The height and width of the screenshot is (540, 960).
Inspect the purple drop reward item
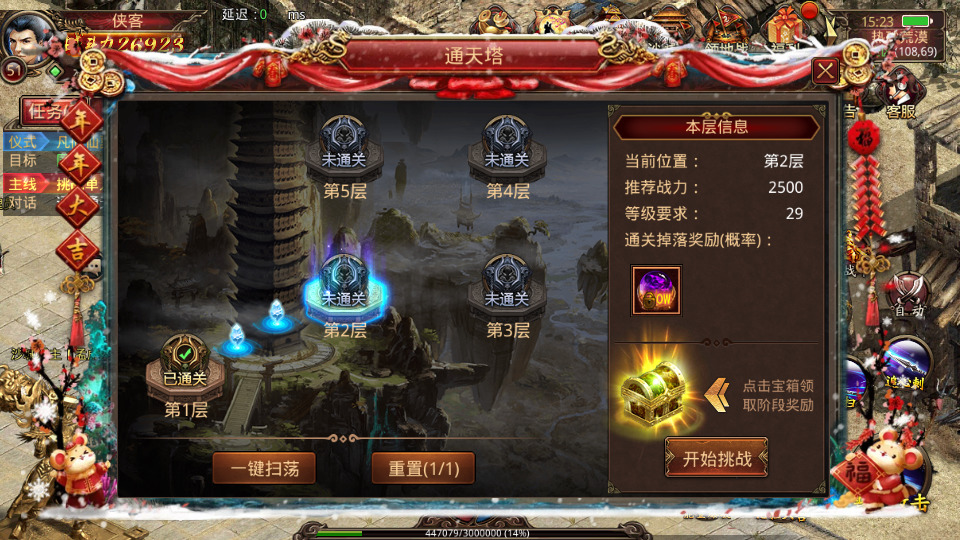[x=656, y=290]
